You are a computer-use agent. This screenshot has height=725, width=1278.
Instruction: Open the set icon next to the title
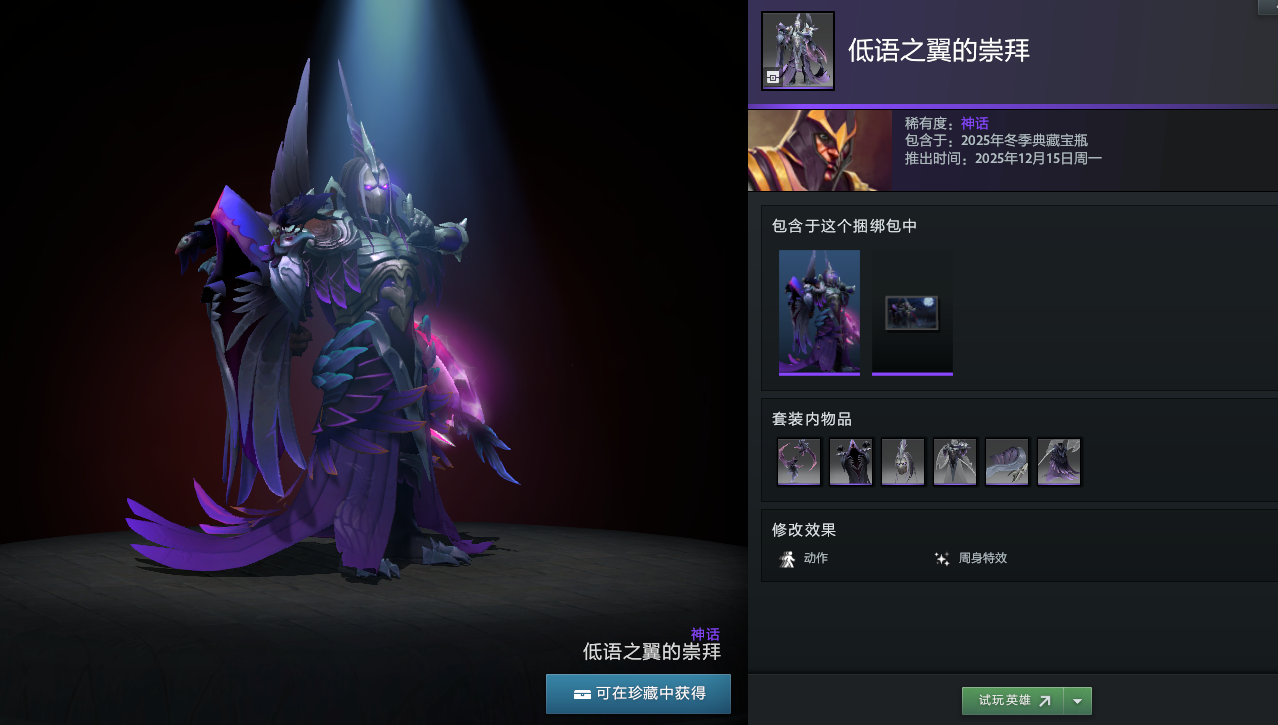[x=798, y=51]
